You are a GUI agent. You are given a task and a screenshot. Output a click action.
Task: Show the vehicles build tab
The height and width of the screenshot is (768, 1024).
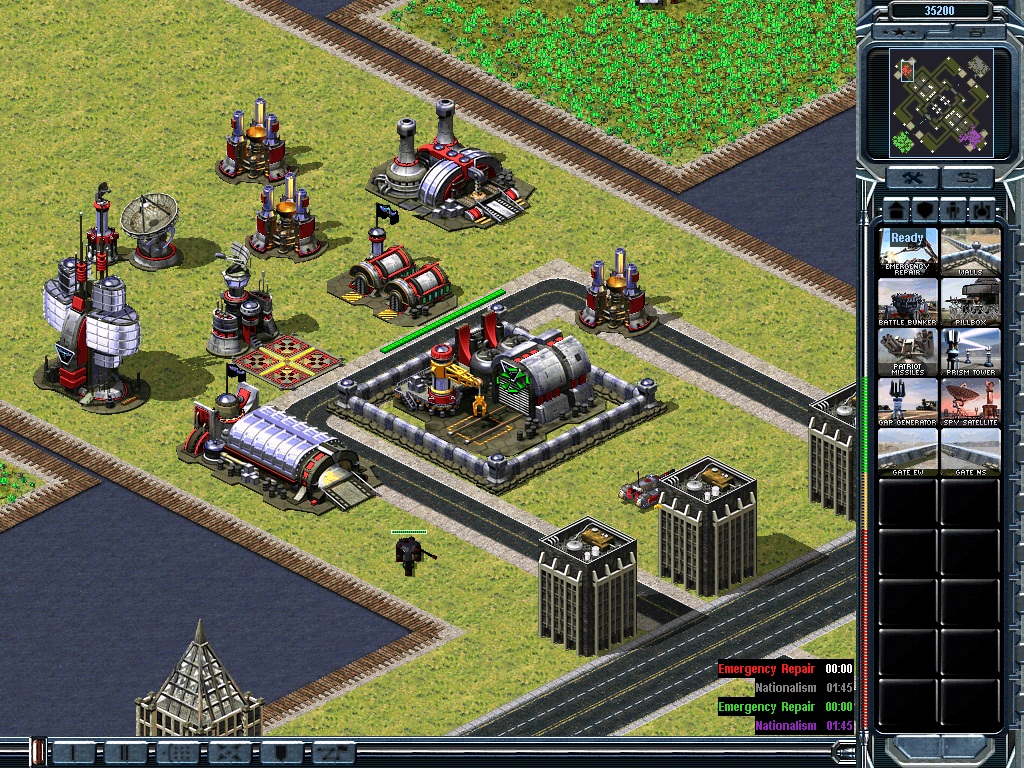tap(983, 211)
